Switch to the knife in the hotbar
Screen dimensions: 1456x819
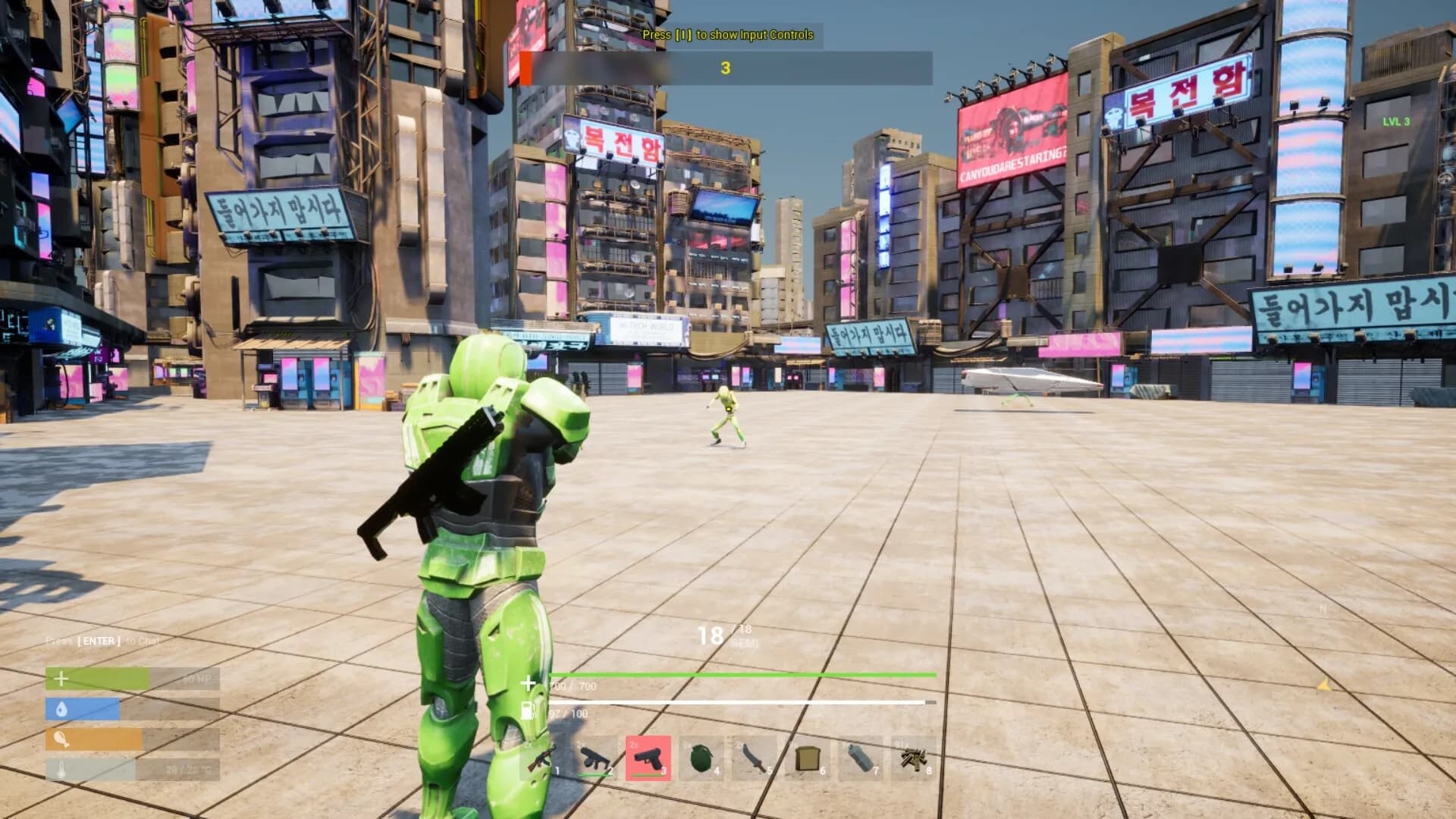click(755, 758)
